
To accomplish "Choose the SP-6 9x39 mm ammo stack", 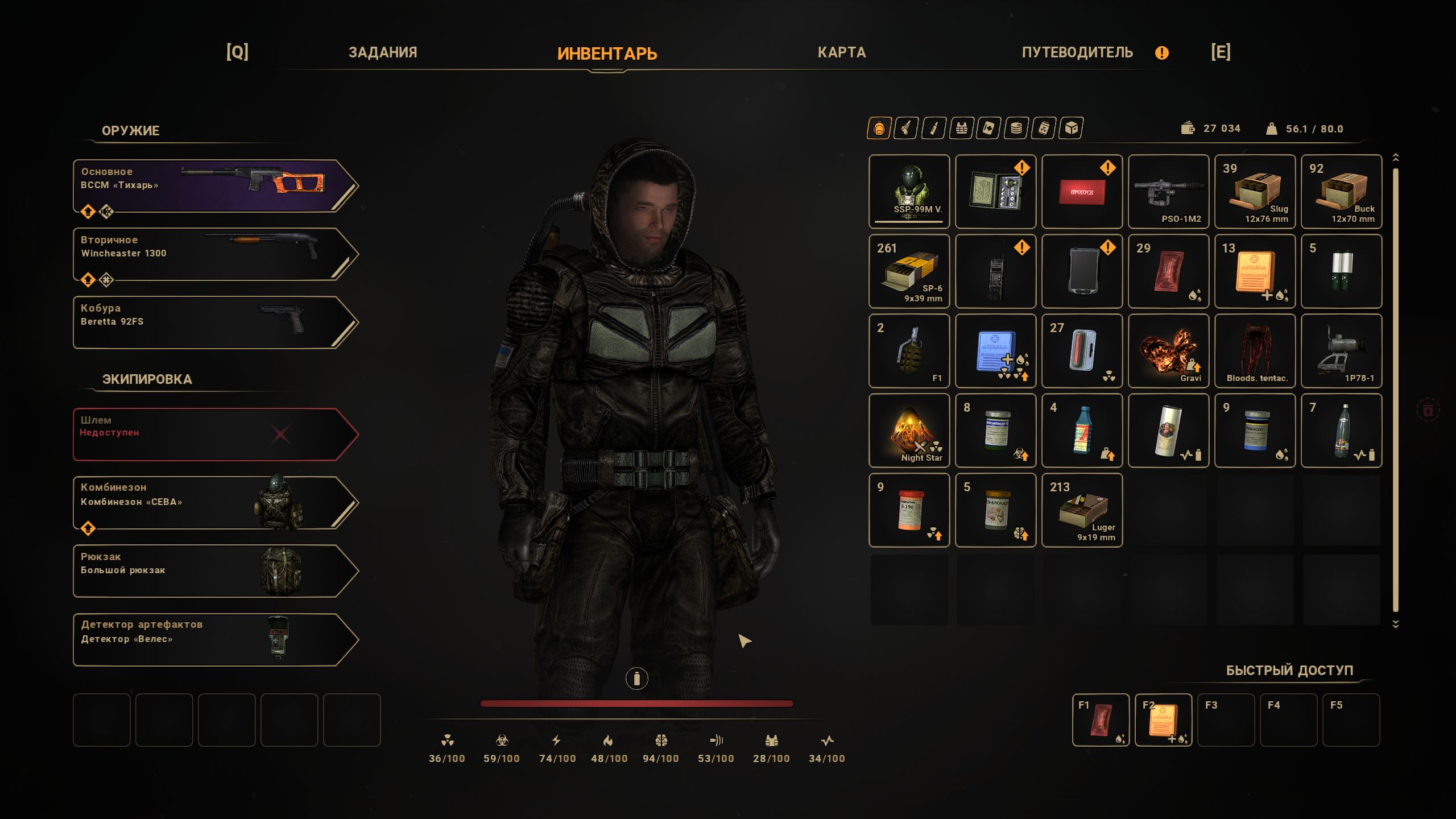I will (909, 271).
